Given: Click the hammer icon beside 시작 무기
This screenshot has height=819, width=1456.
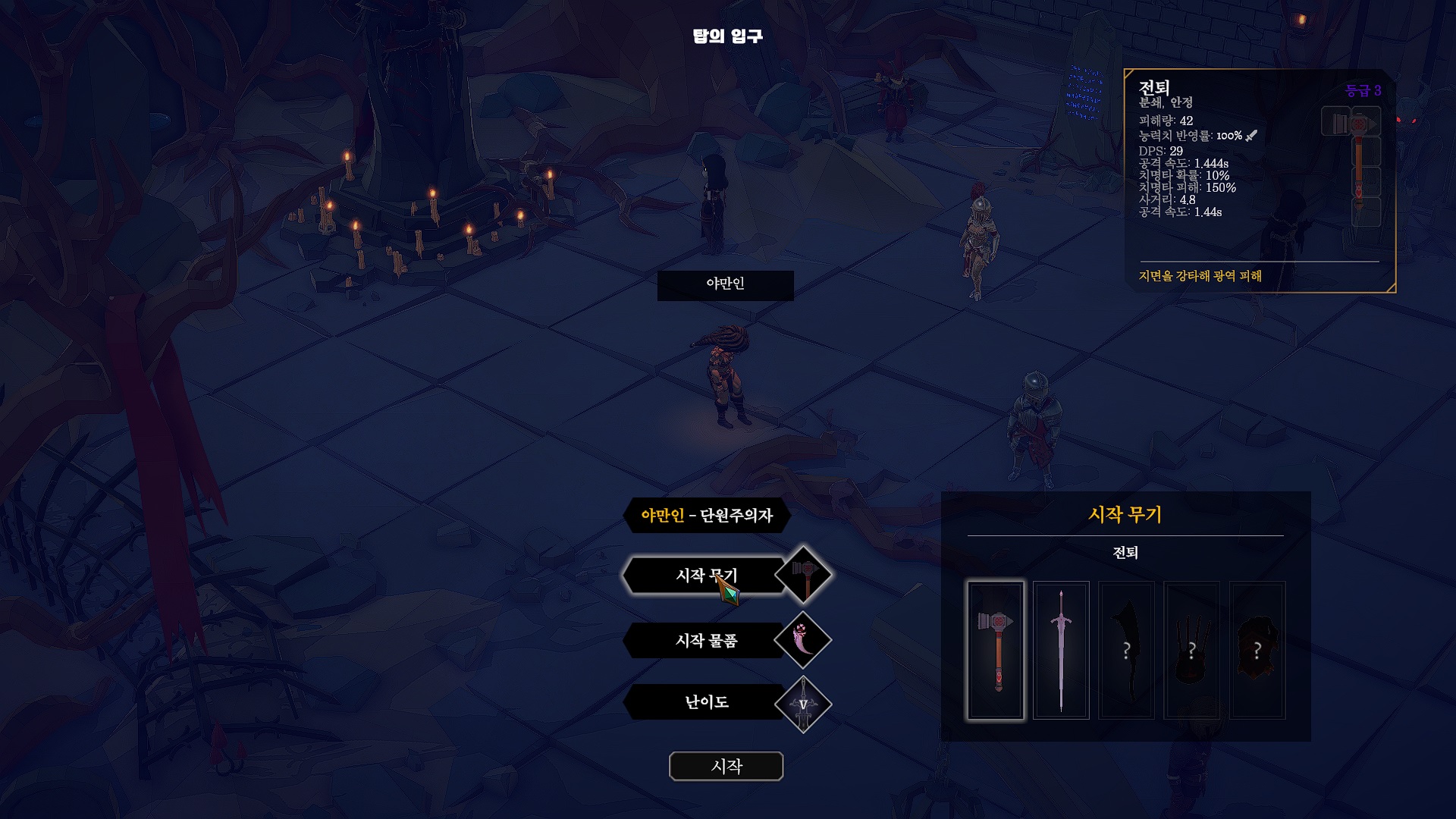Looking at the screenshot, I should (x=803, y=576).
